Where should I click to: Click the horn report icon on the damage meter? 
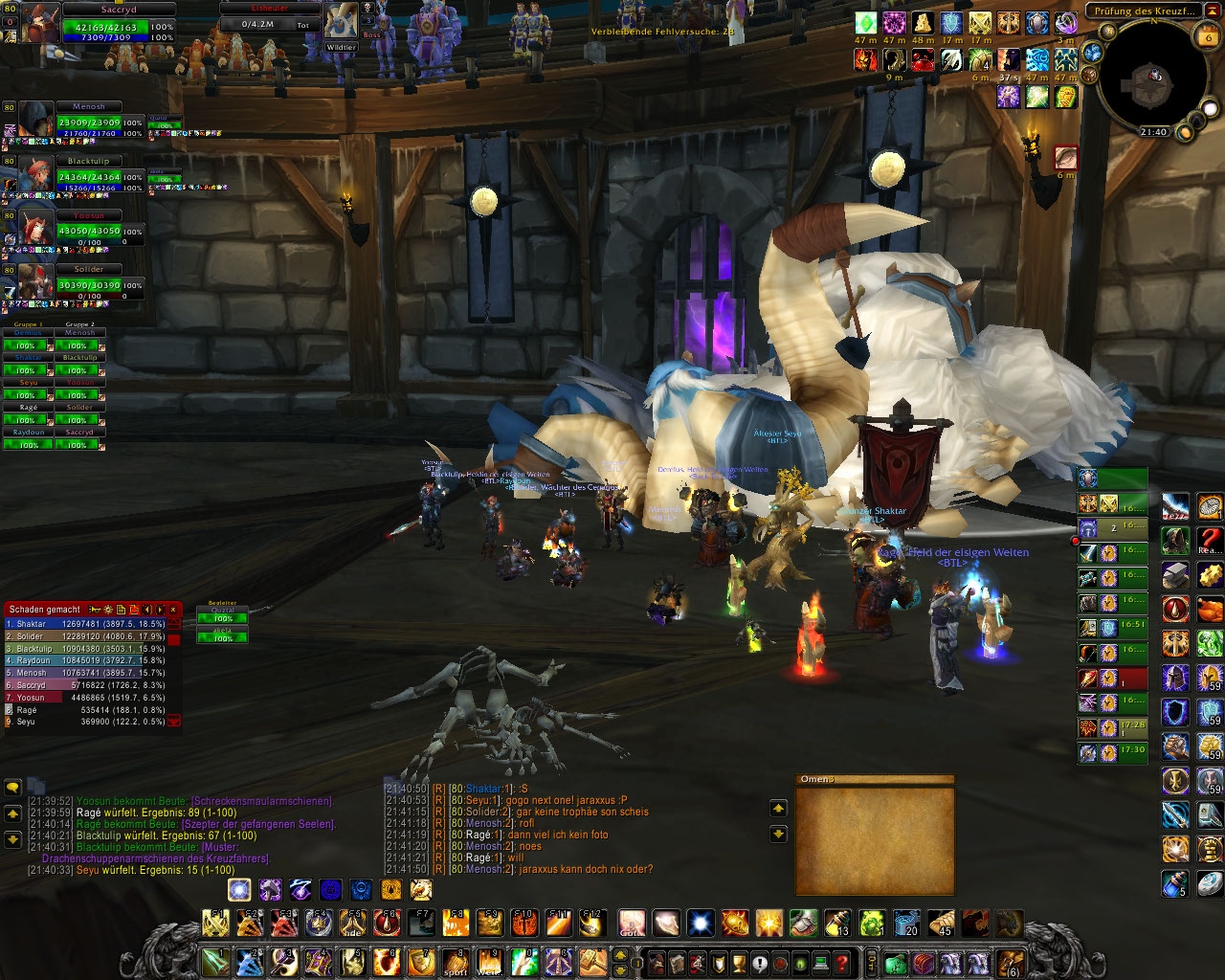94,610
